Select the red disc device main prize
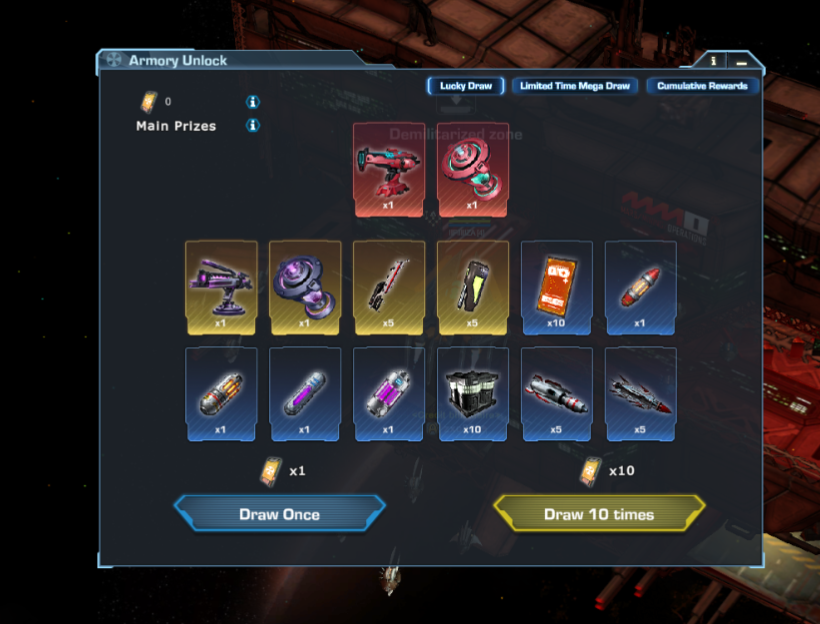Screen dimensions: 820x624 pyautogui.click(x=473, y=169)
